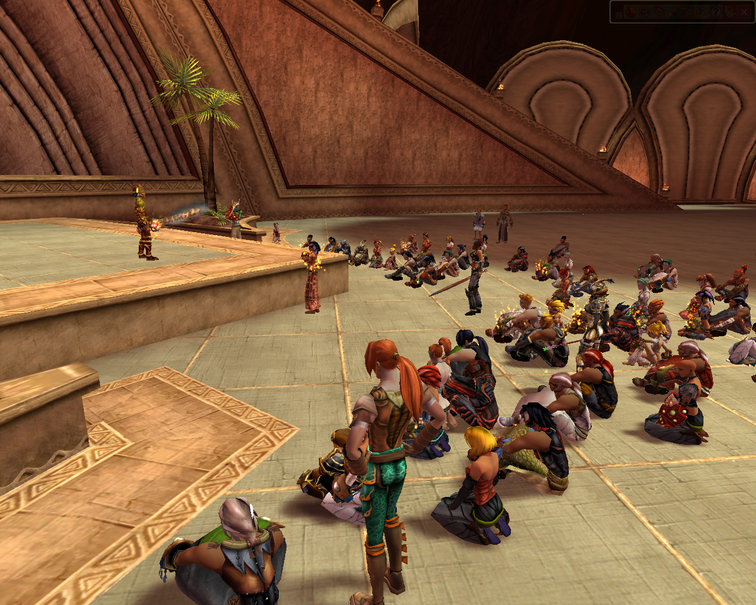Open the globe icon in the top toolbar
Viewport: 756px width, 605px height.
631,12
